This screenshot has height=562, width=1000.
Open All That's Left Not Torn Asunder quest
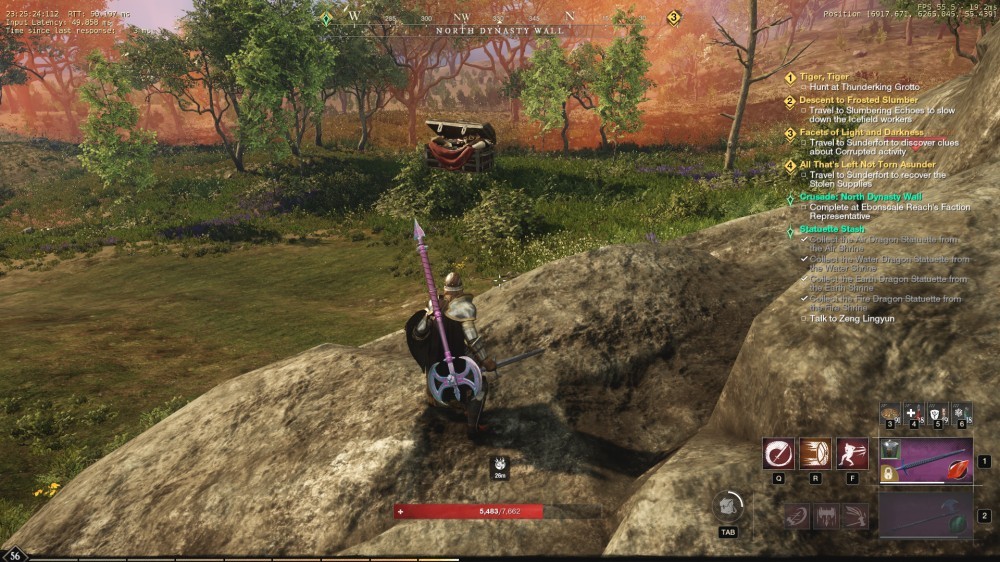pos(867,164)
